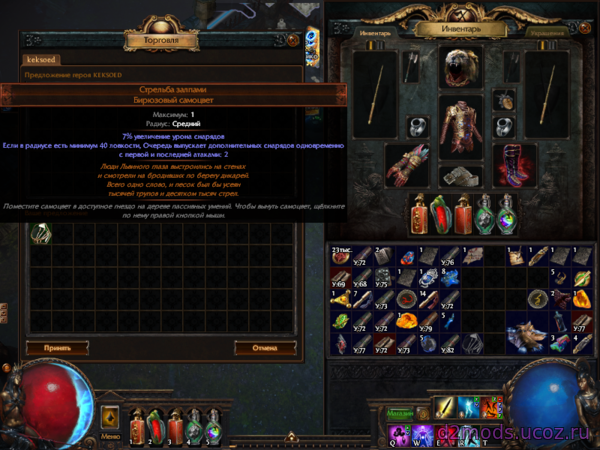Cancel the trade with Отмена button

pyautogui.click(x=265, y=347)
